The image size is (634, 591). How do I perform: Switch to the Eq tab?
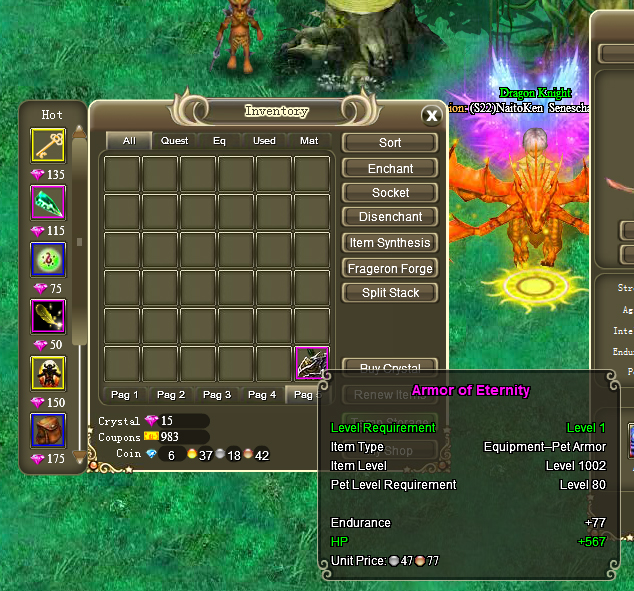pos(219,141)
